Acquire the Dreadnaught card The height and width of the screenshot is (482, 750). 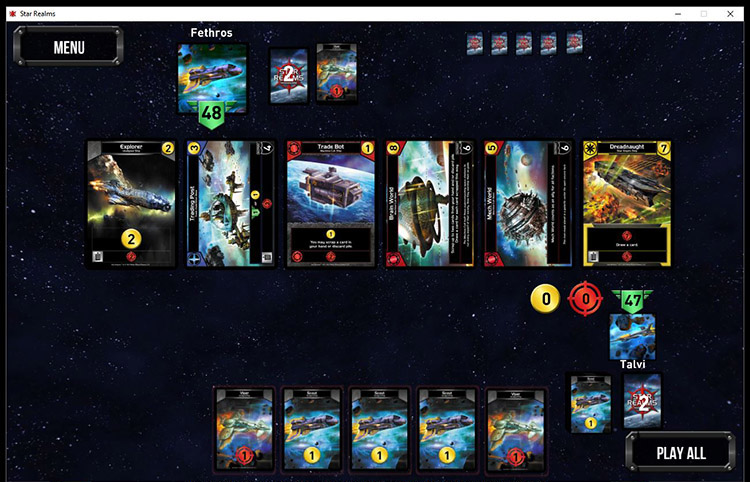626,204
